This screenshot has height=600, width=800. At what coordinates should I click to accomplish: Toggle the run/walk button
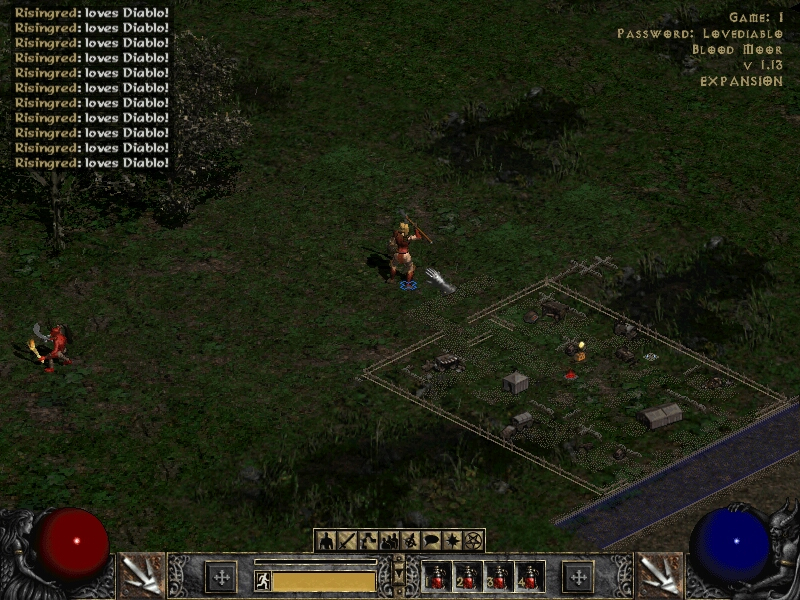[x=263, y=581]
